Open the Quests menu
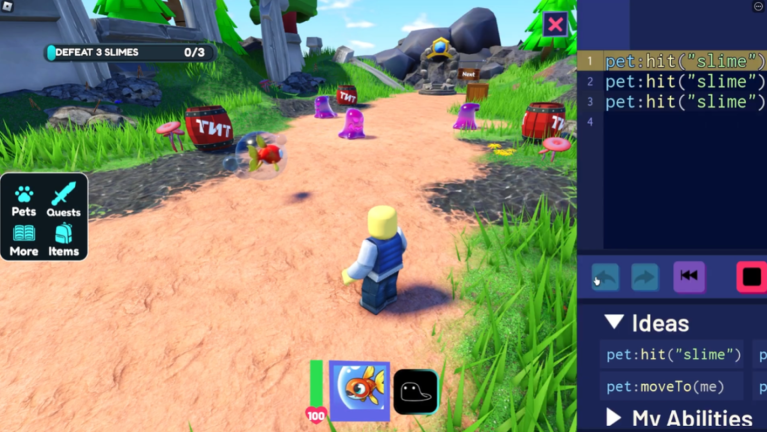767x432 pixels. pyautogui.click(x=64, y=199)
